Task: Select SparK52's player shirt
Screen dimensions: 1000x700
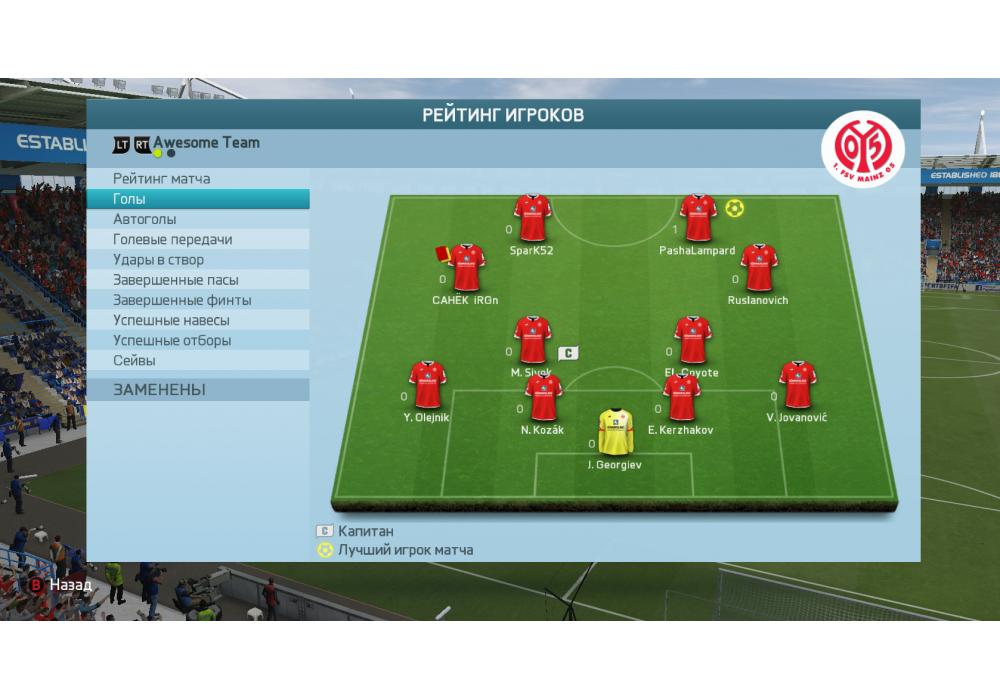Action: [532, 218]
